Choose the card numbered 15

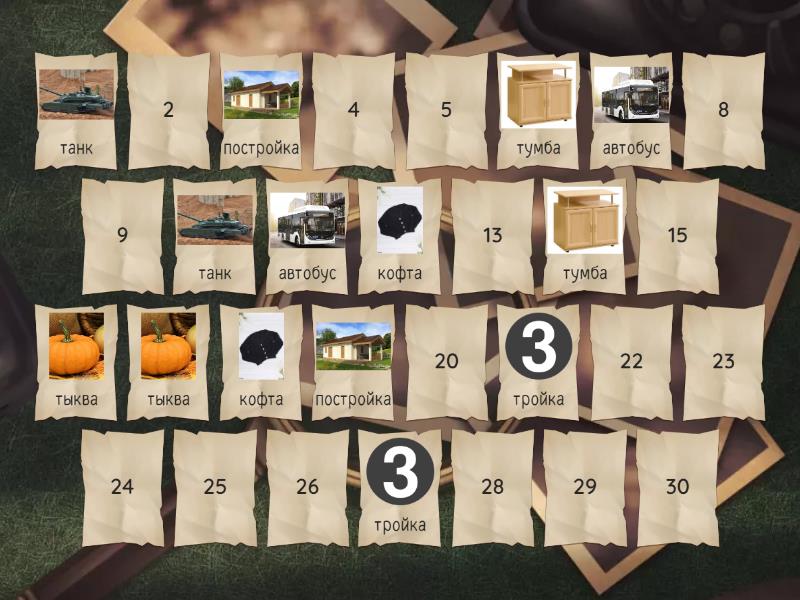[677, 236]
